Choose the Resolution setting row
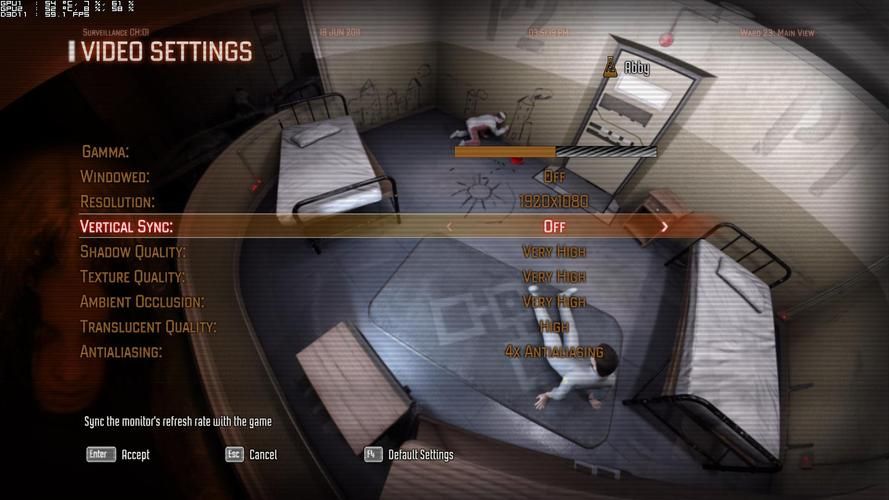Image resolution: width=889 pixels, height=500 pixels. [x=118, y=202]
